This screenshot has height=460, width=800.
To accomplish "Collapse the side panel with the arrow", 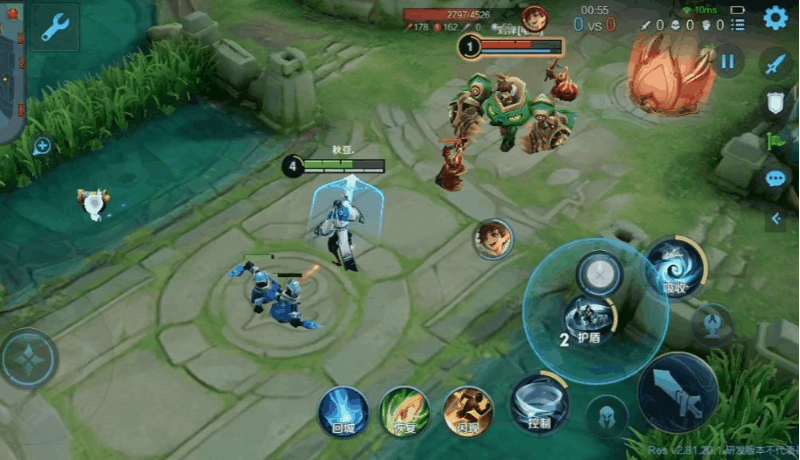I will 775,217.
